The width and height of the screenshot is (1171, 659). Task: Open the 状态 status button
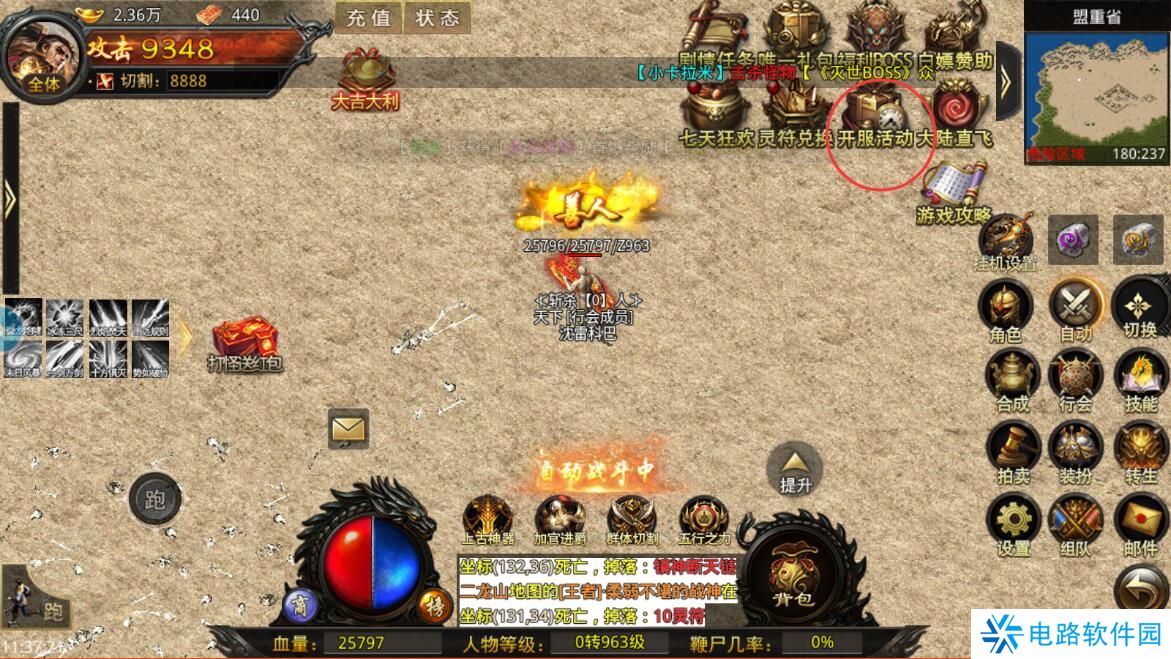point(437,17)
